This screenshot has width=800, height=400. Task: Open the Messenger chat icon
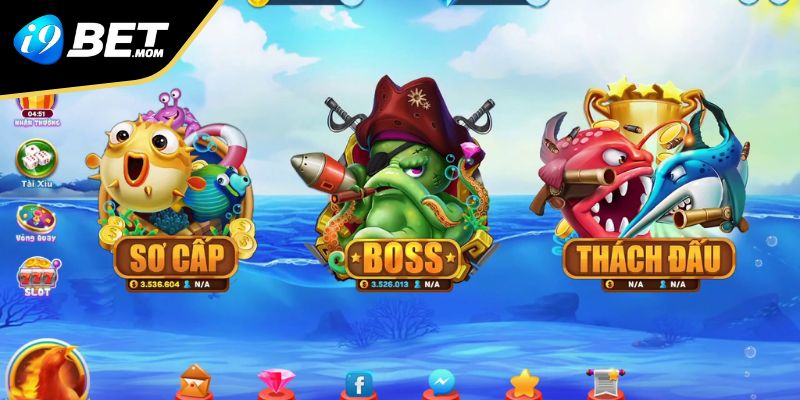(x=441, y=383)
